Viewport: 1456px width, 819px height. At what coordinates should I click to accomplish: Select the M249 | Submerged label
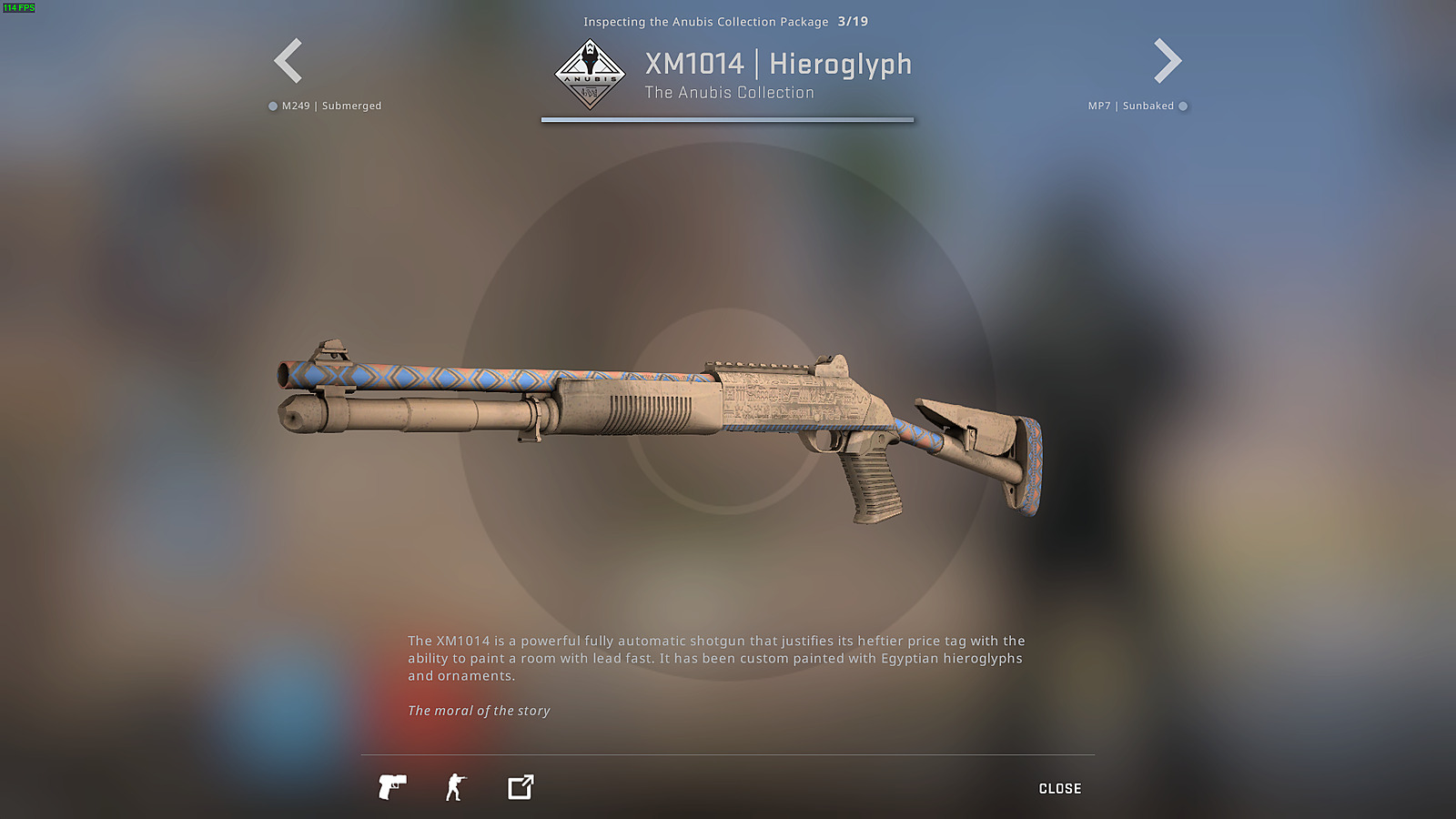click(x=333, y=106)
